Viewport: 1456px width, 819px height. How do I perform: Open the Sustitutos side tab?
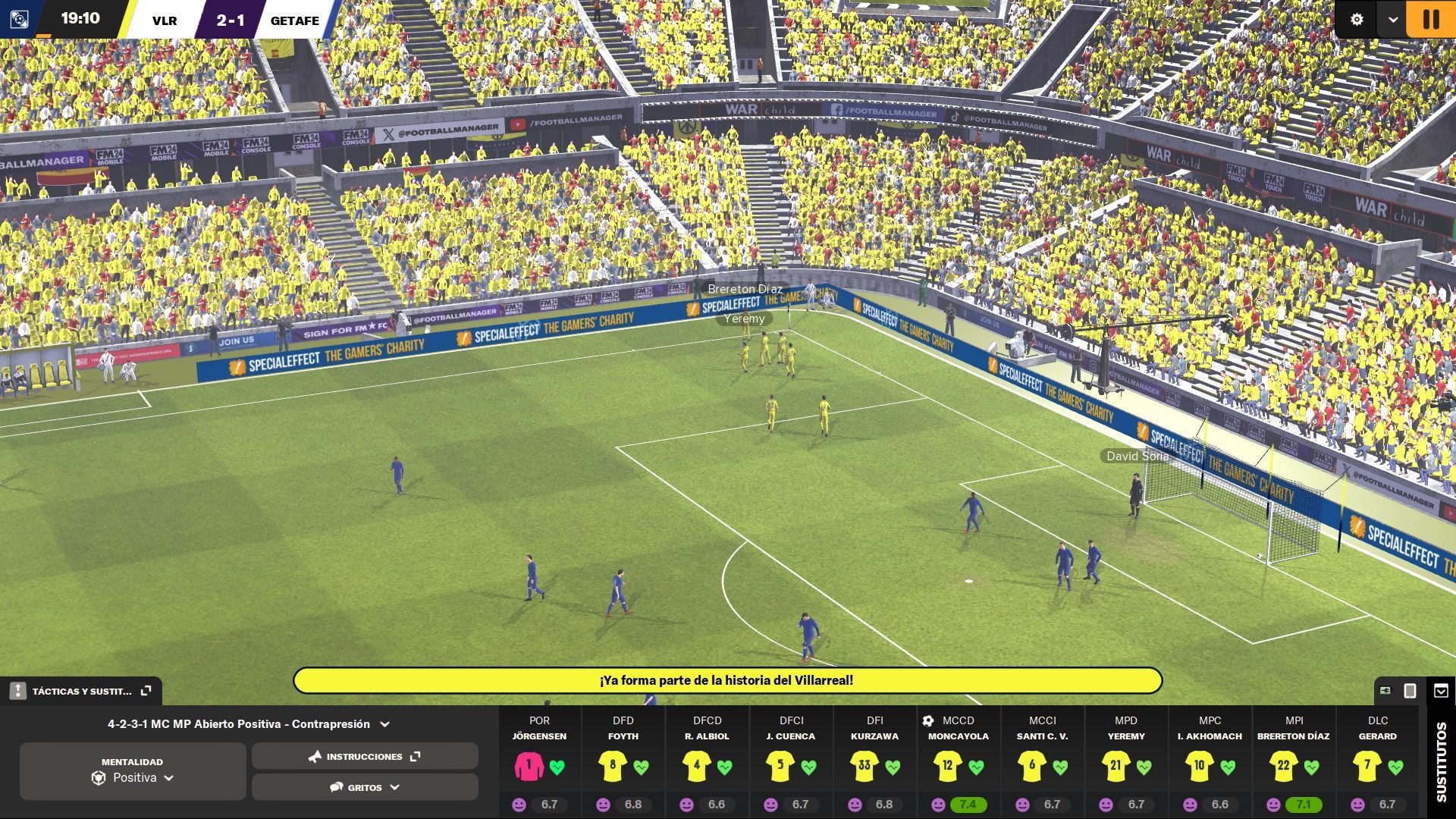(x=1441, y=762)
